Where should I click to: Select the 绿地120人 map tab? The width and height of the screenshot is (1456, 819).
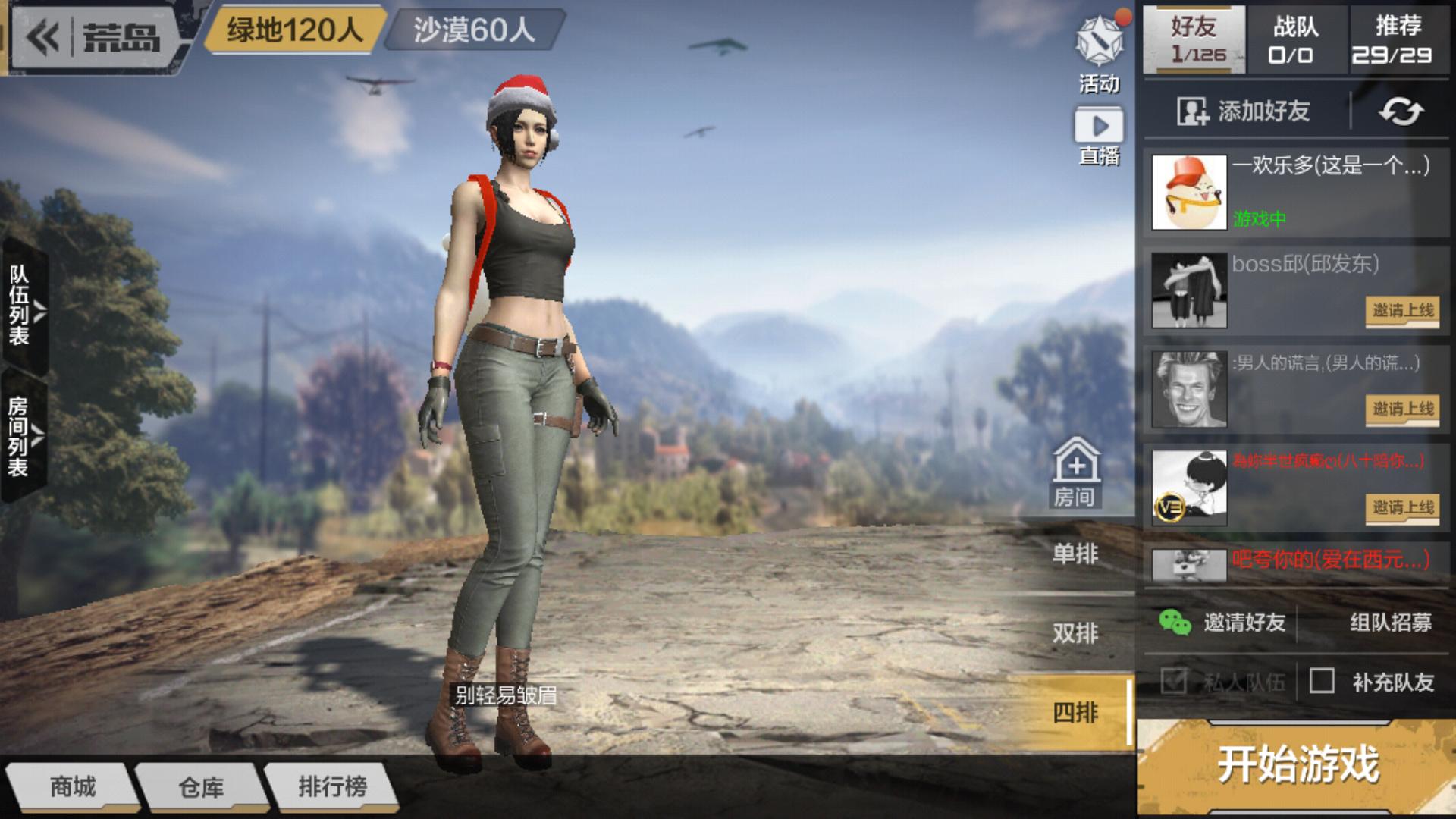(x=294, y=31)
